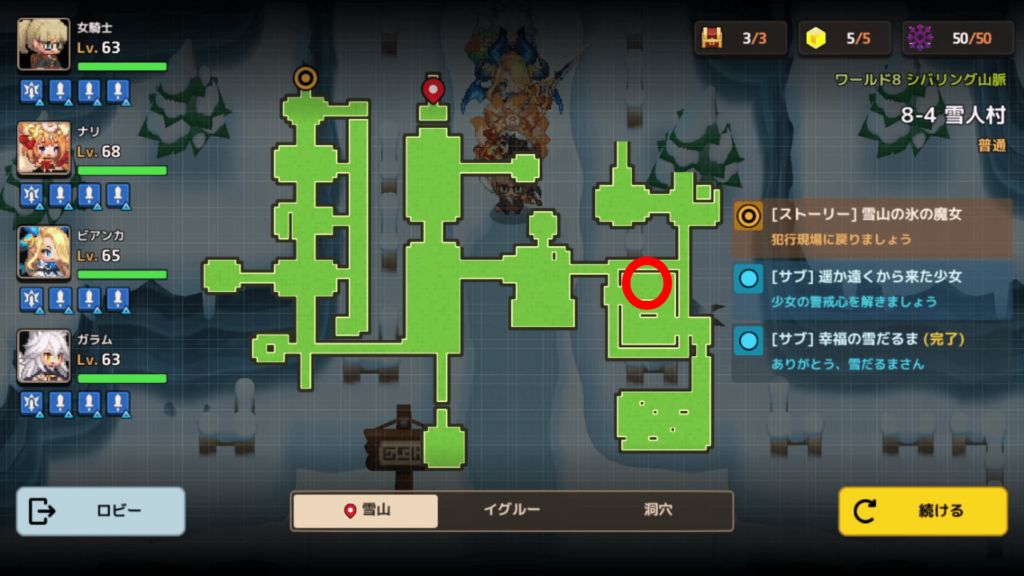Click the red circle marker on the map
Image resolution: width=1024 pixels, height=576 pixels.
click(x=646, y=282)
